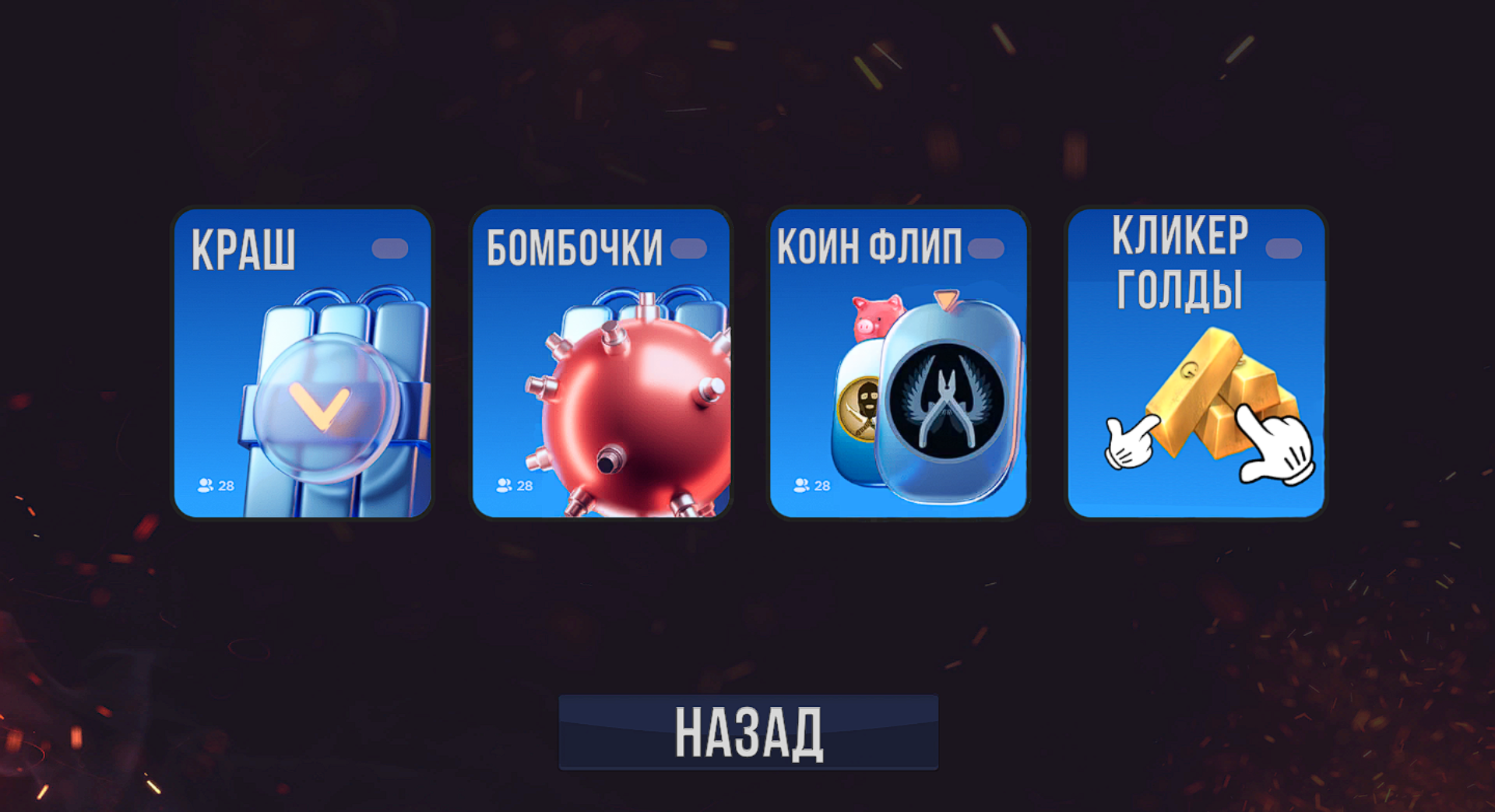
Task: Toggle the switch on the КРАШ card
Action: (391, 247)
